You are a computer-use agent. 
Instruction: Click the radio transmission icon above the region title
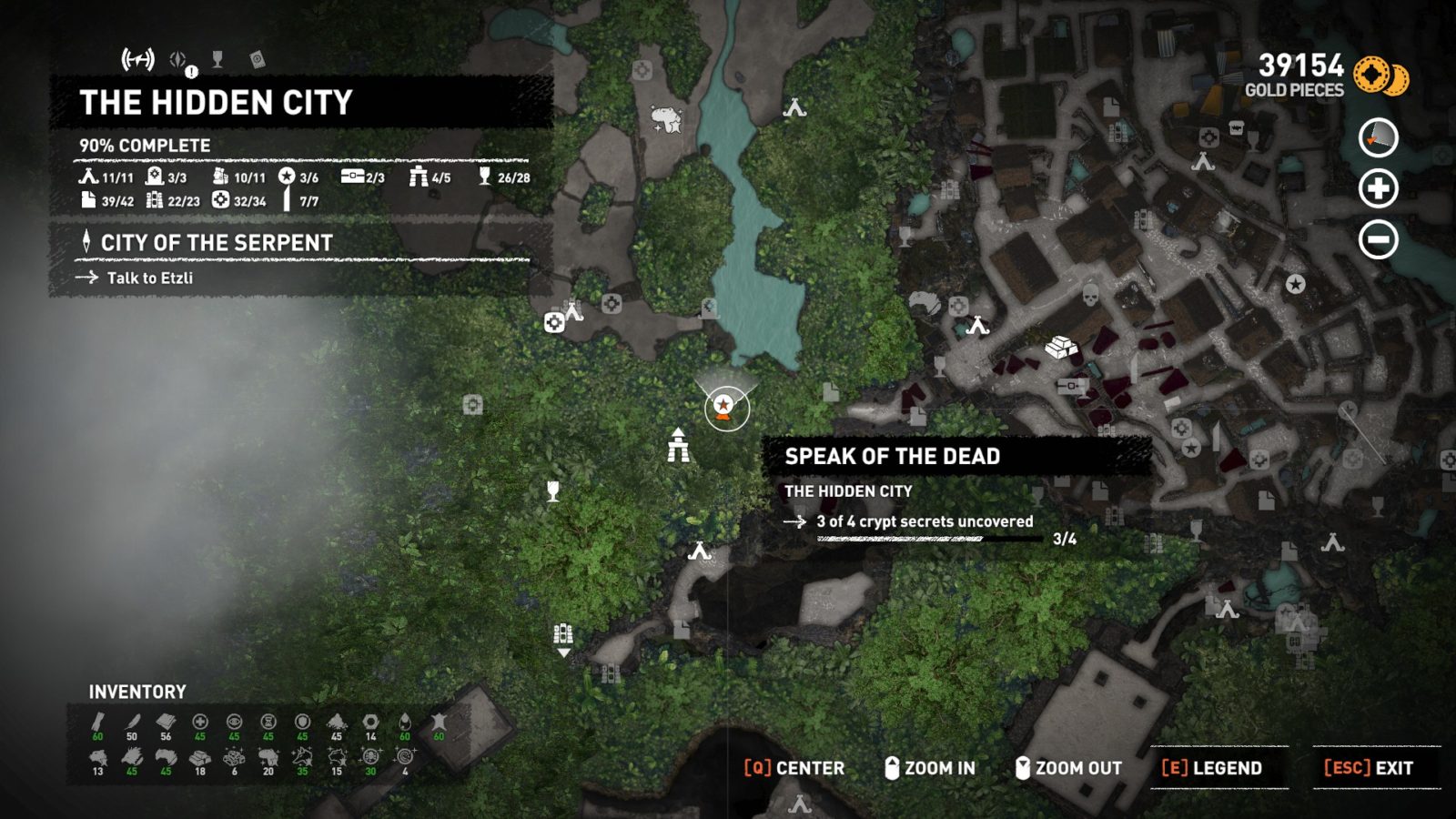click(x=138, y=58)
